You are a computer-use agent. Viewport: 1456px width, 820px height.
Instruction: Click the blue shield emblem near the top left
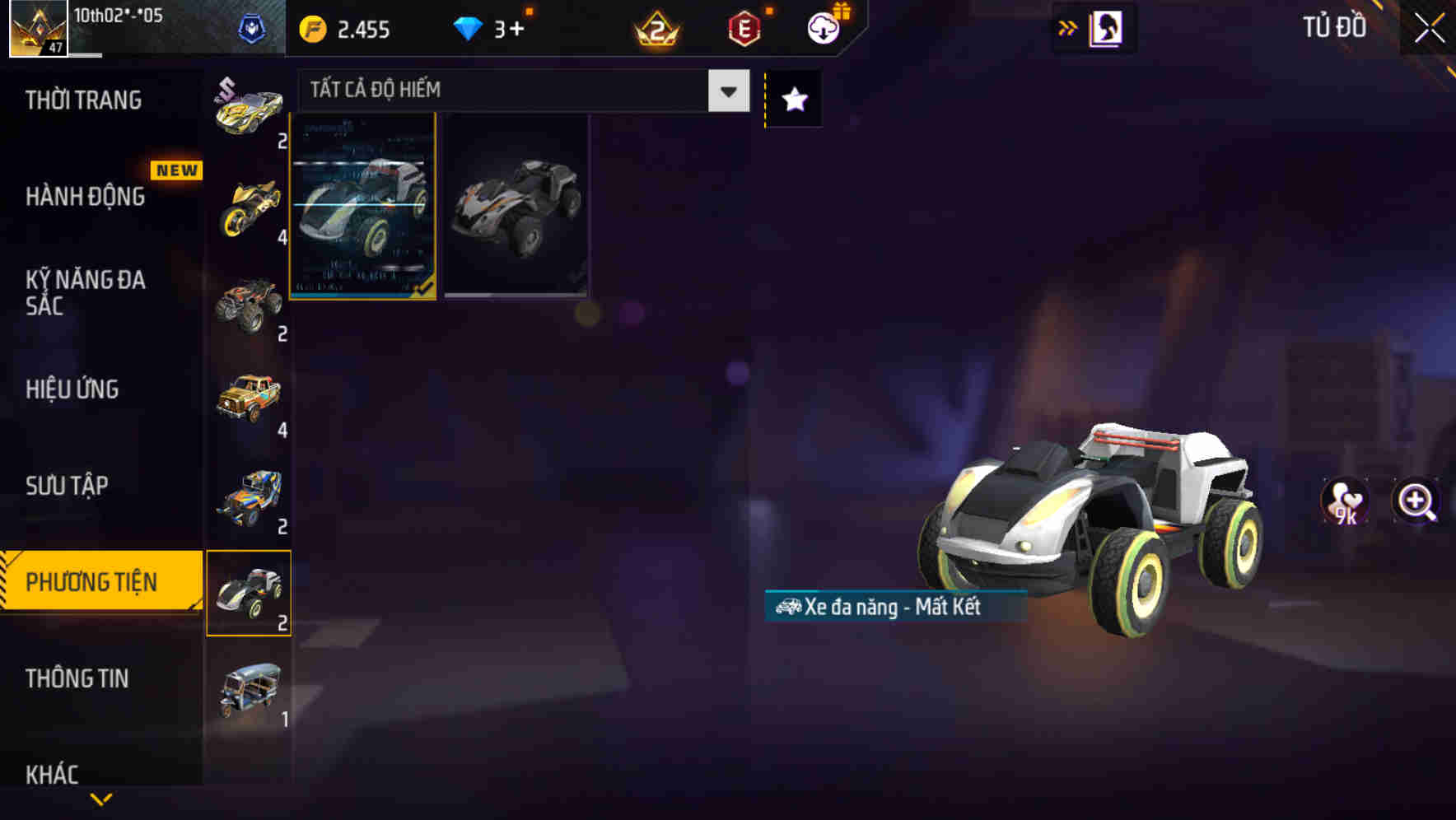[251, 26]
